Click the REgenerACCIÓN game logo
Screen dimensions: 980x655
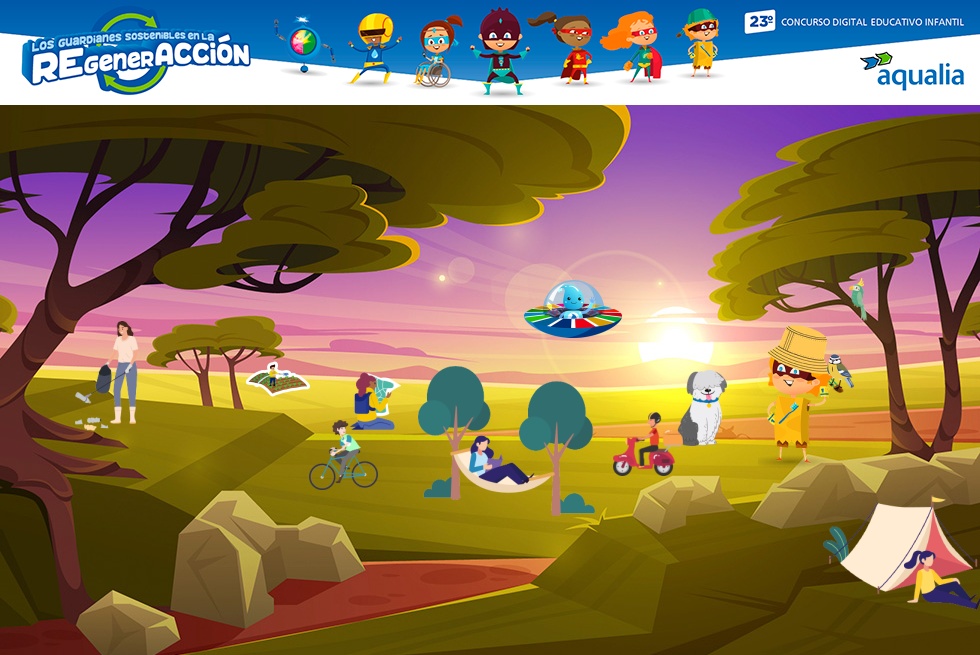point(137,55)
